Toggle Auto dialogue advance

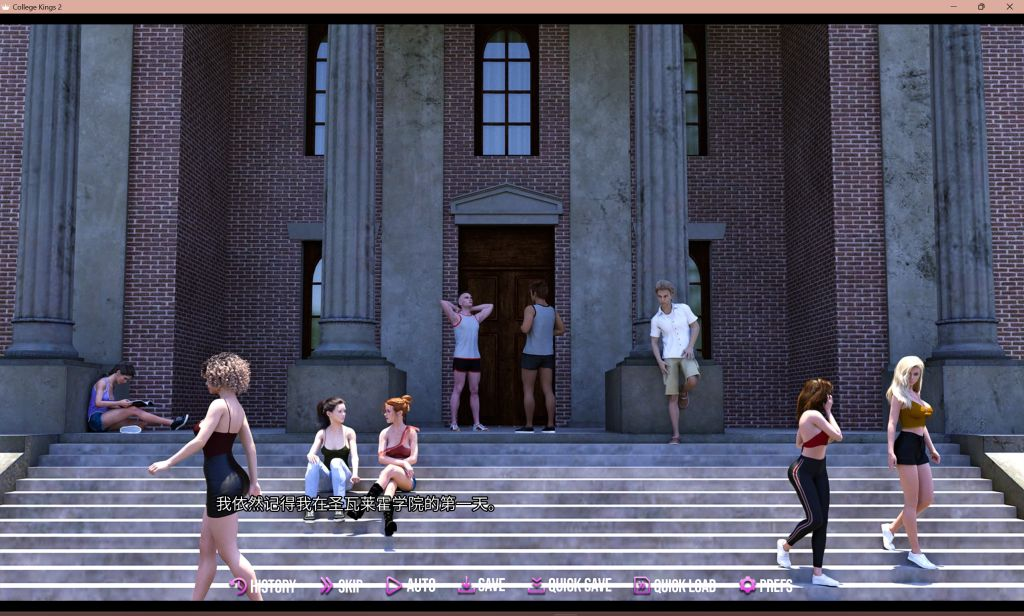411,586
